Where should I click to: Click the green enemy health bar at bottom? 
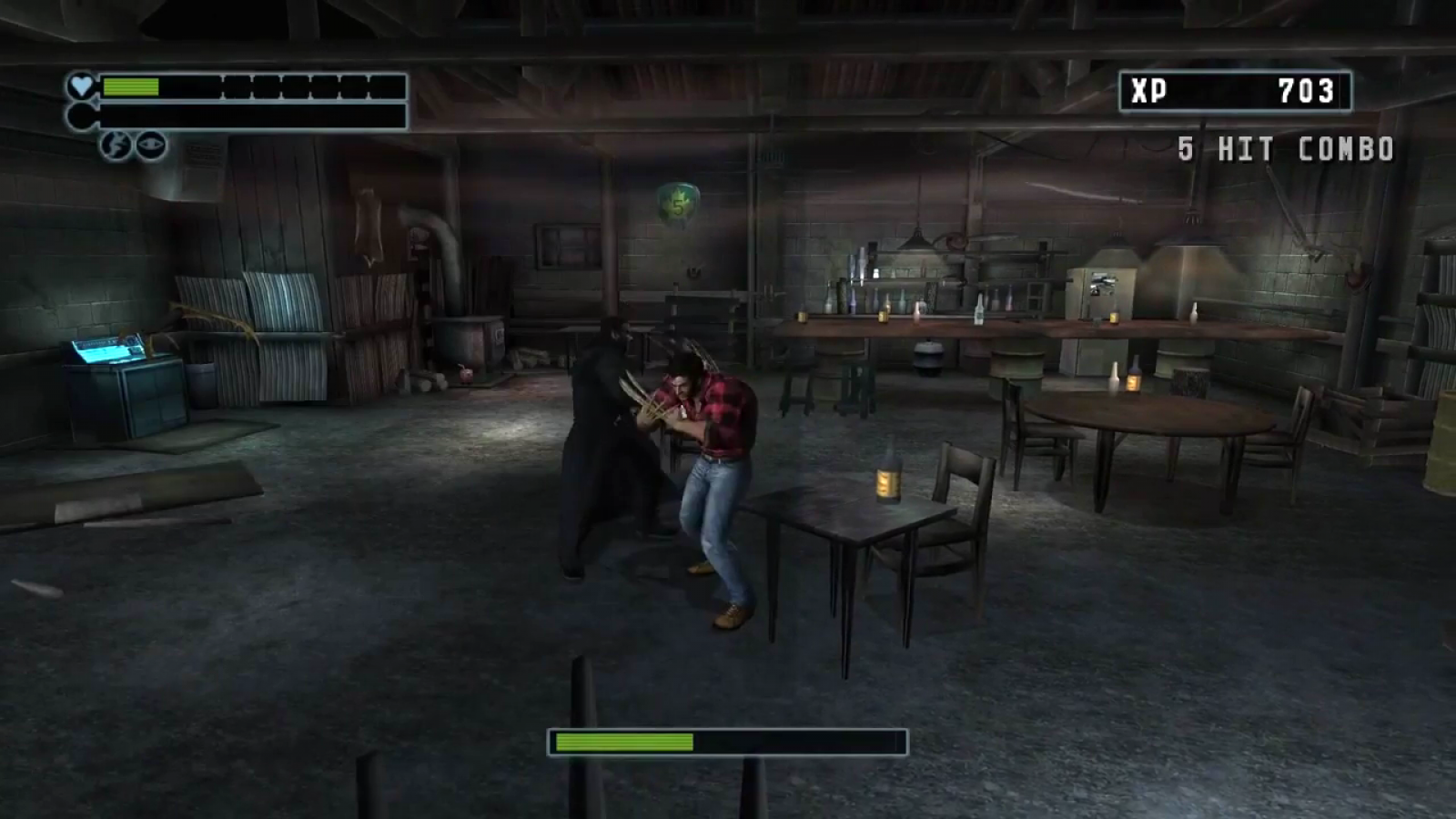pyautogui.click(x=624, y=742)
